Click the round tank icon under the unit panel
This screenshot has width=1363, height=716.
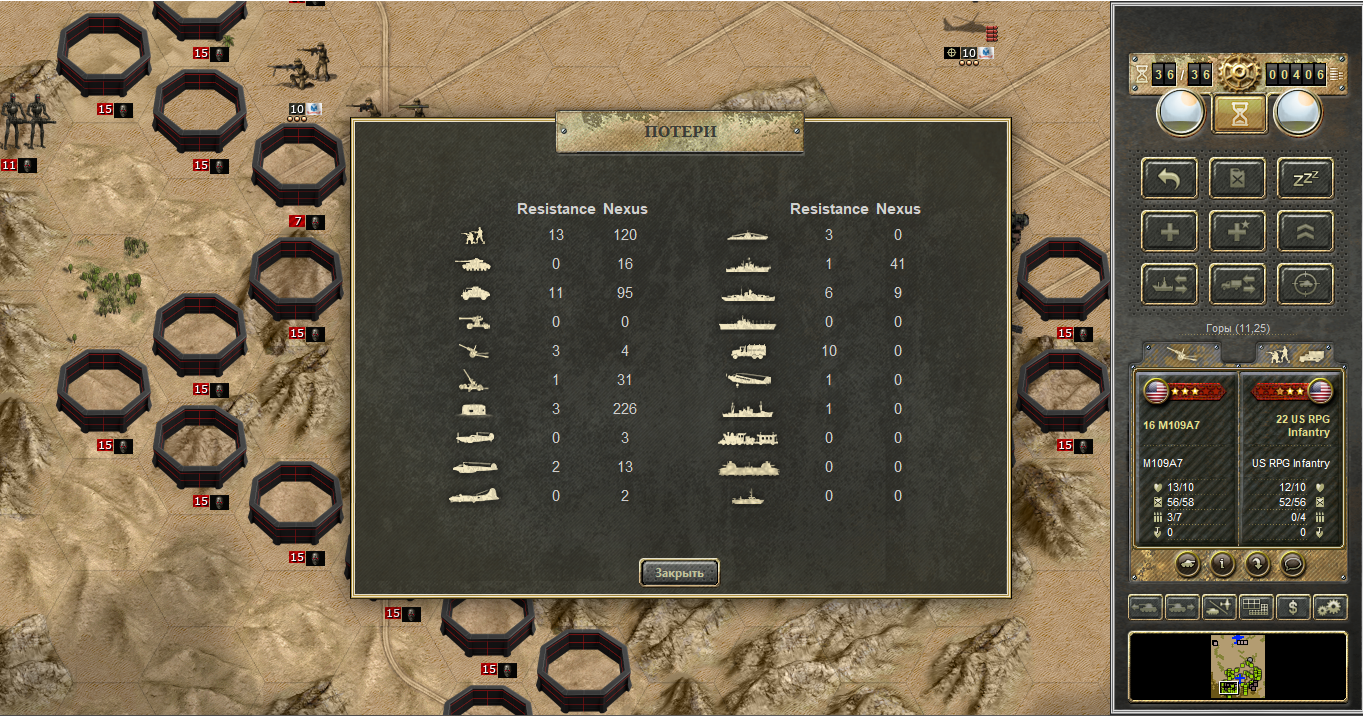(1187, 564)
